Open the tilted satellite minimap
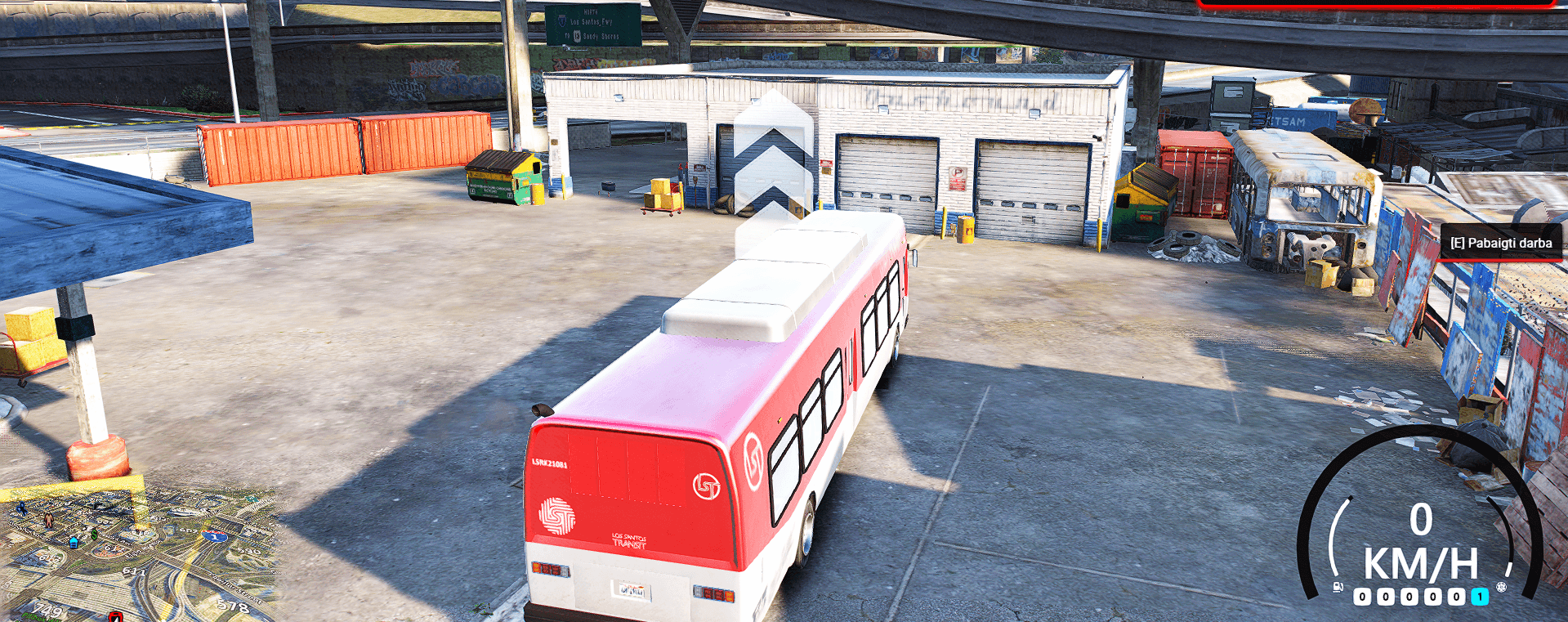1568x622 pixels. (139, 556)
